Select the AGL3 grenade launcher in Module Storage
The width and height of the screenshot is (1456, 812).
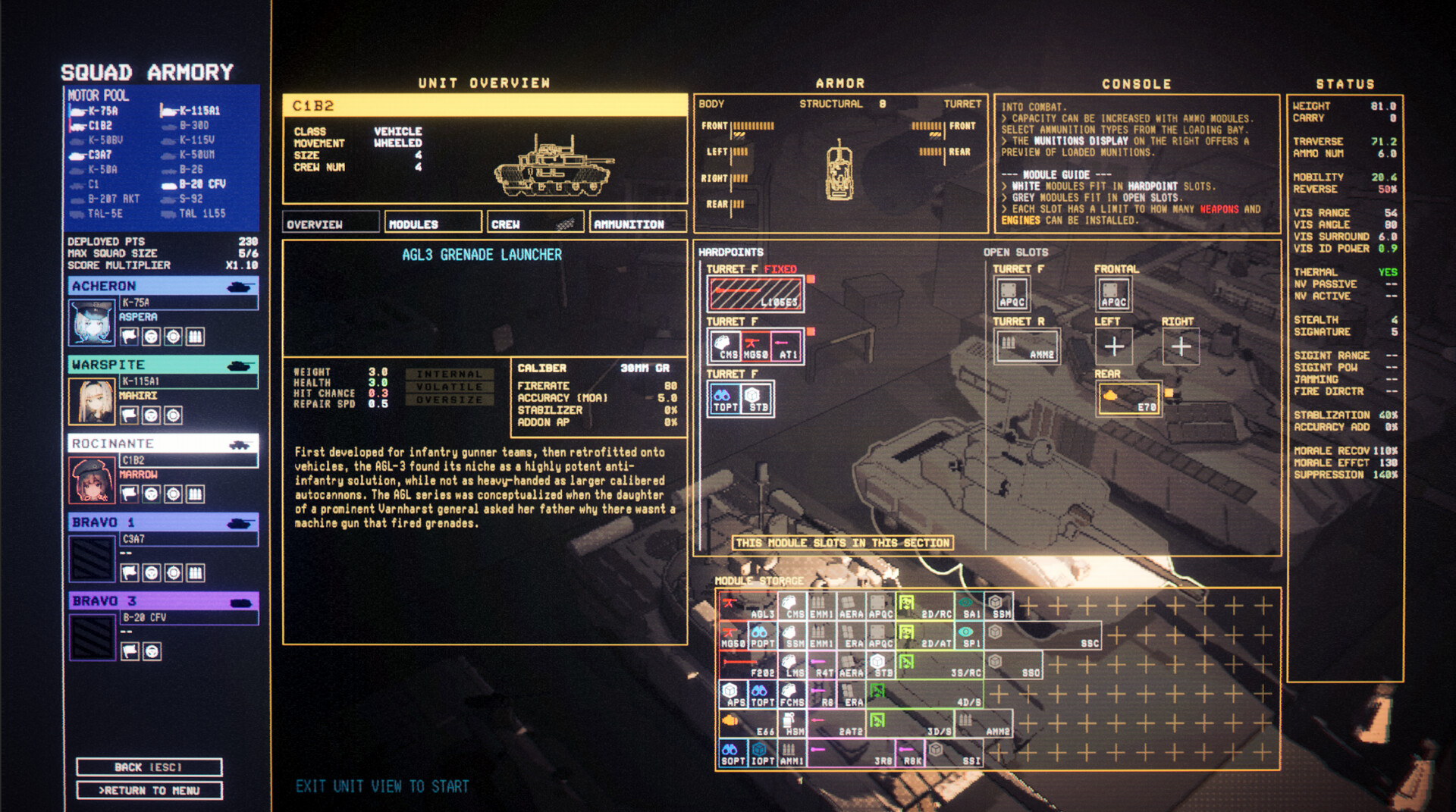[747, 606]
